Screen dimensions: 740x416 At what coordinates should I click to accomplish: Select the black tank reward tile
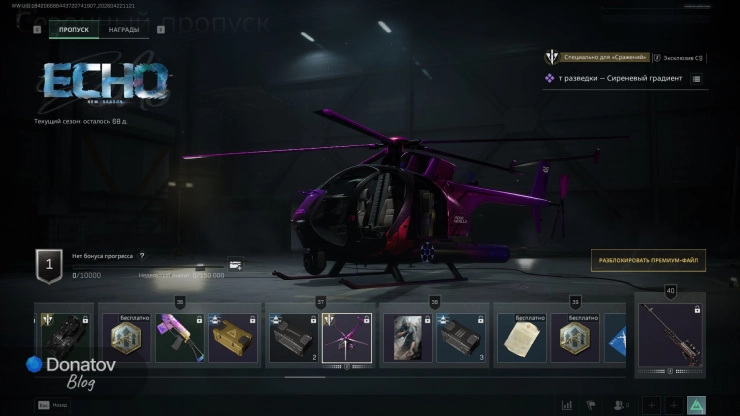click(x=64, y=338)
